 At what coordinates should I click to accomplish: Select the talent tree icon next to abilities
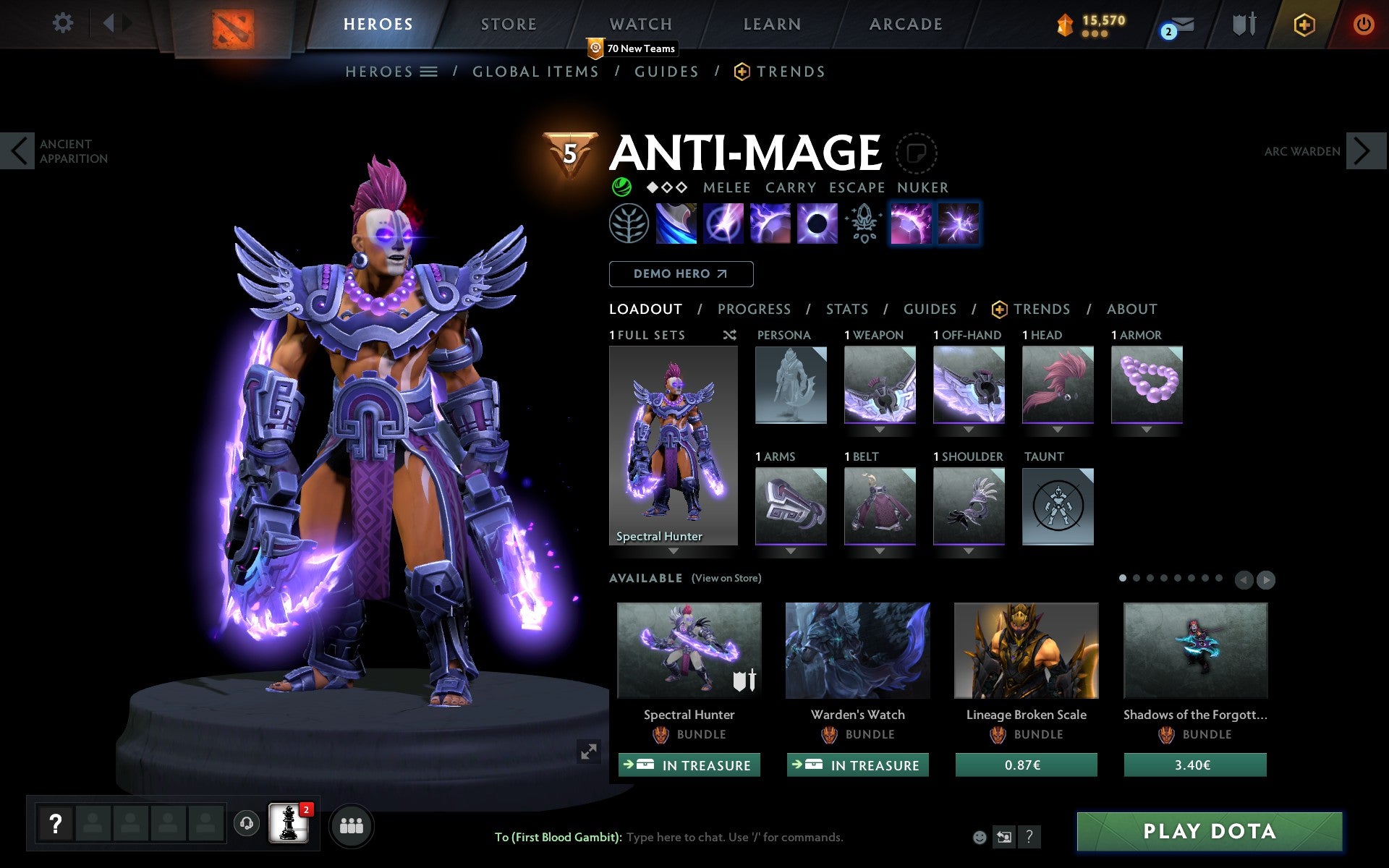[629, 223]
